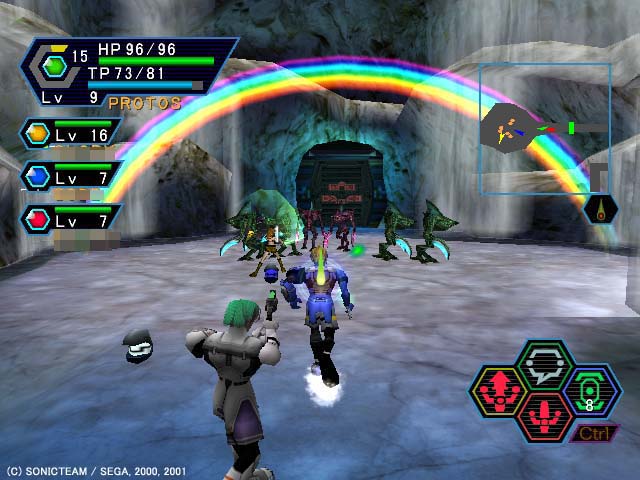This screenshot has width=640, height=480.
Task: Select the yellow party member Lv 16
Action: [72, 133]
